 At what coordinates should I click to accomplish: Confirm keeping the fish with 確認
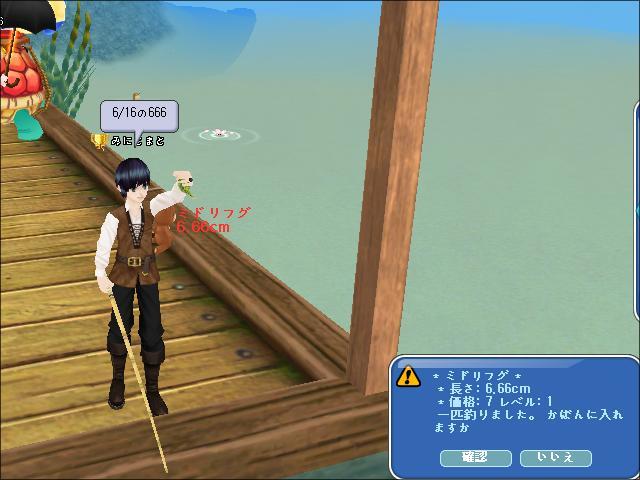coord(475,457)
